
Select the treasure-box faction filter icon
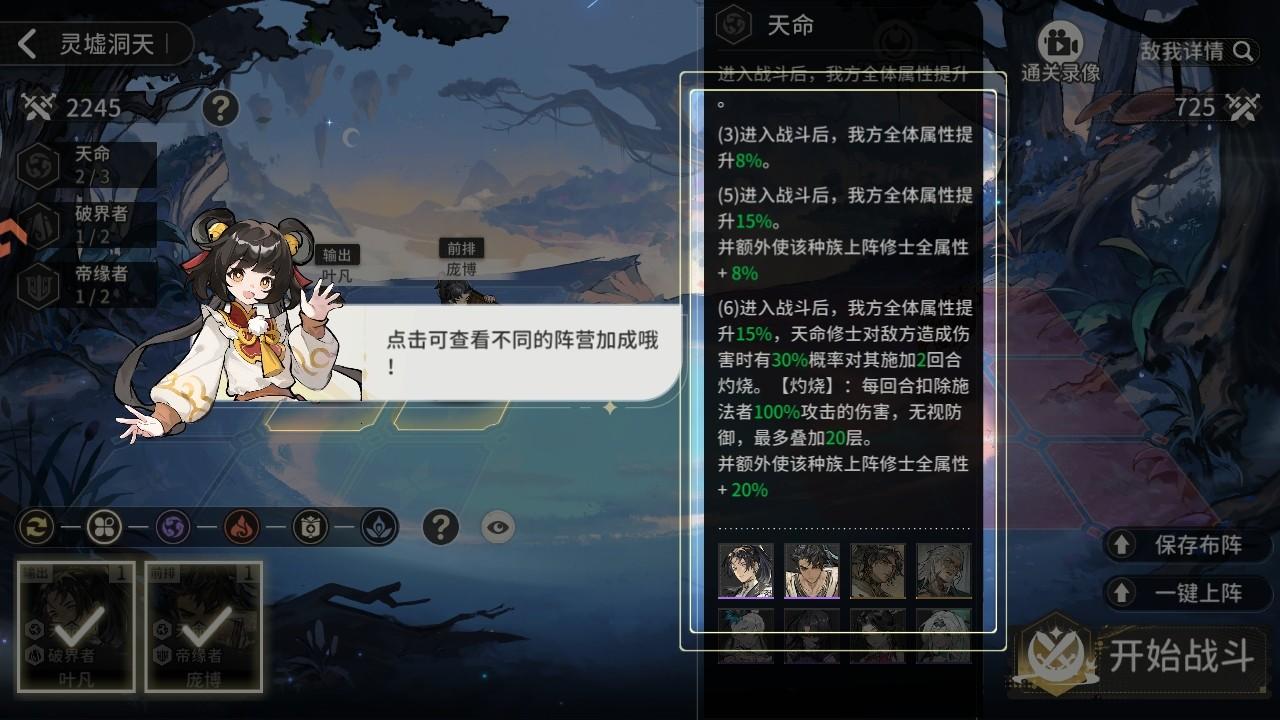(312, 528)
